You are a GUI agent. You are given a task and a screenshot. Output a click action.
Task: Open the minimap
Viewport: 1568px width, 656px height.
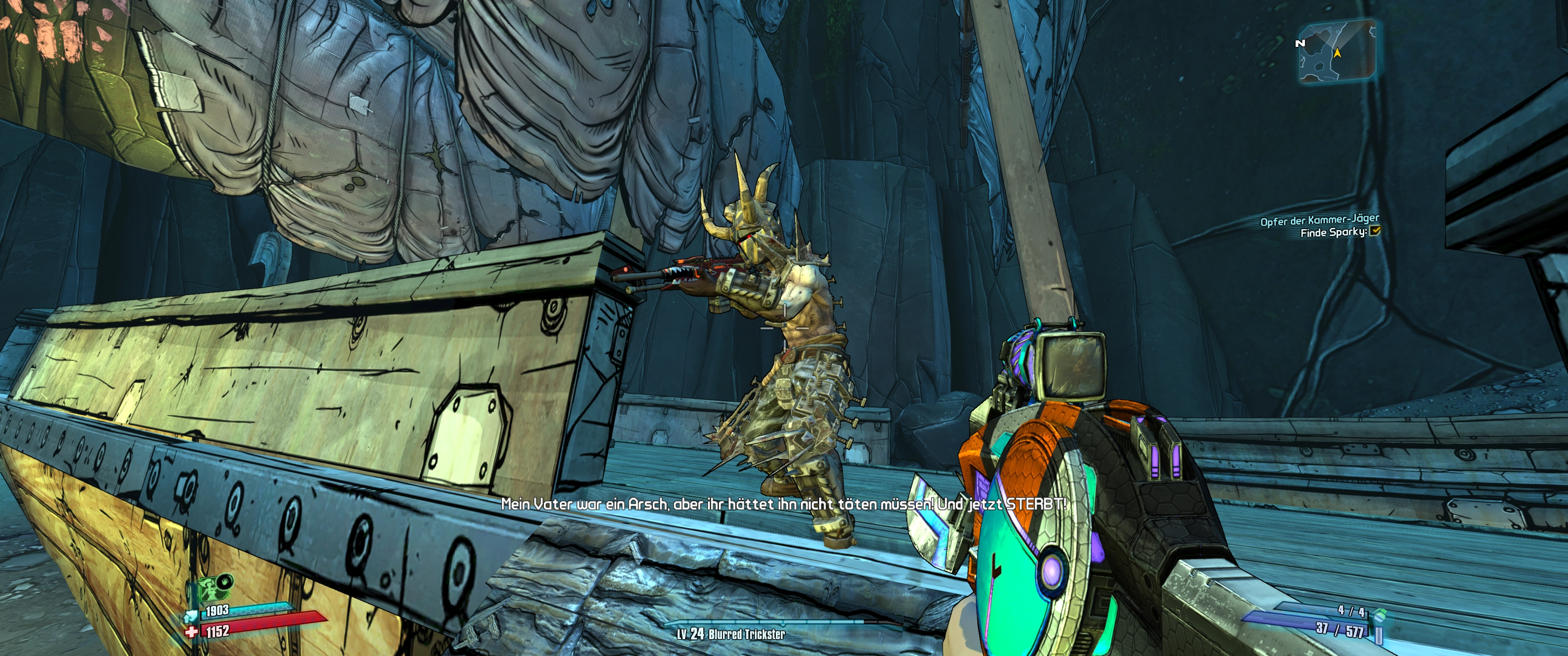[1337, 51]
